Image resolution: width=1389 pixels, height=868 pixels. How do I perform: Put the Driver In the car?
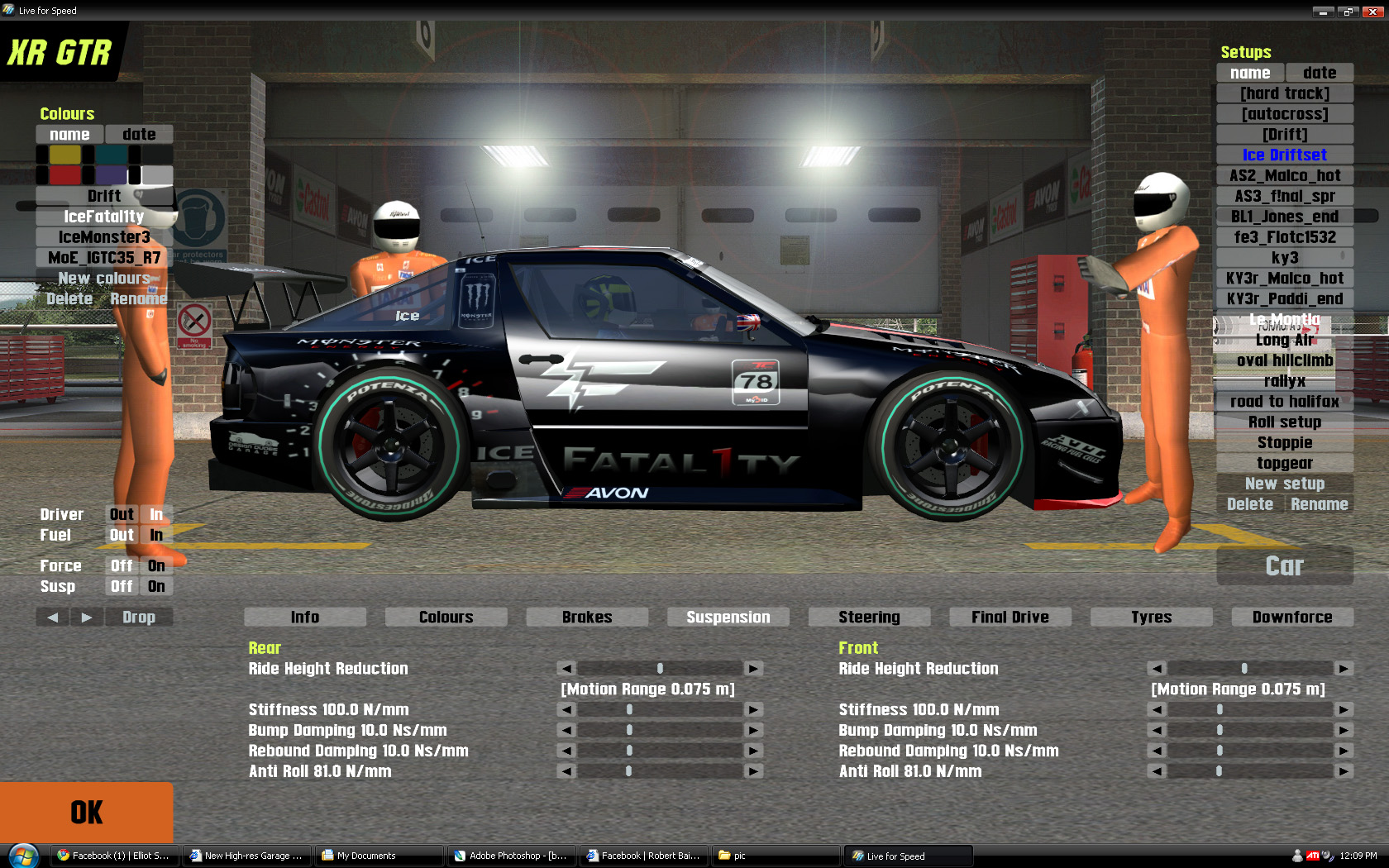(x=156, y=514)
